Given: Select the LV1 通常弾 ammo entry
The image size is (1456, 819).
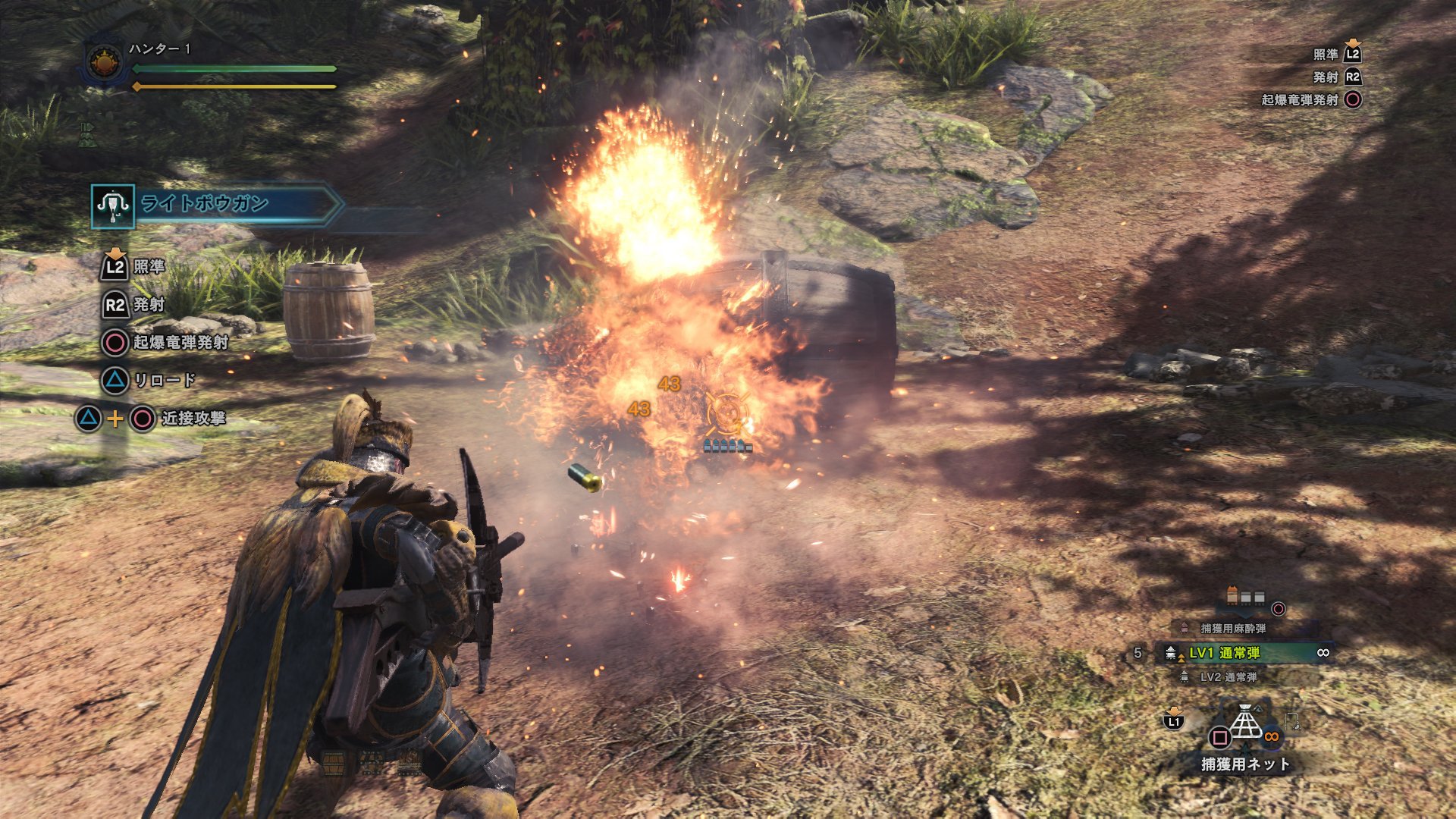Looking at the screenshot, I should (1224, 653).
